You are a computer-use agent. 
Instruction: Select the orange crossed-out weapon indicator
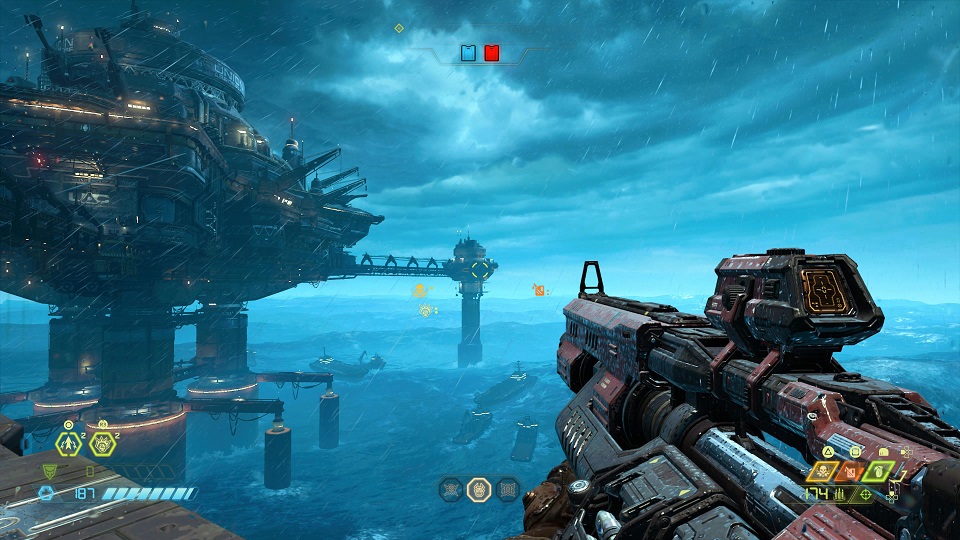[853, 472]
